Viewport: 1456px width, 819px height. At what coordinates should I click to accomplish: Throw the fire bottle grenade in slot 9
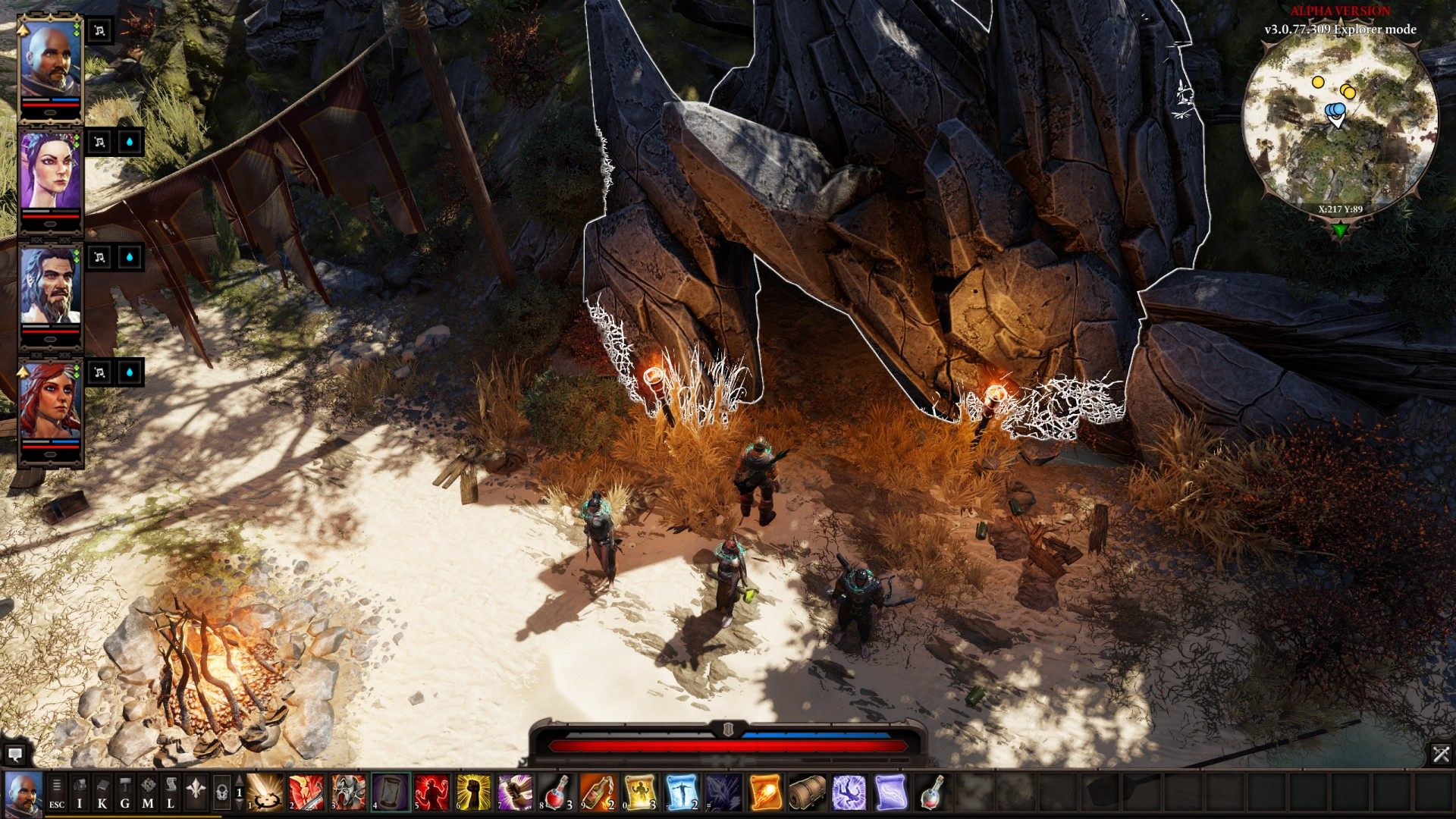[599, 793]
